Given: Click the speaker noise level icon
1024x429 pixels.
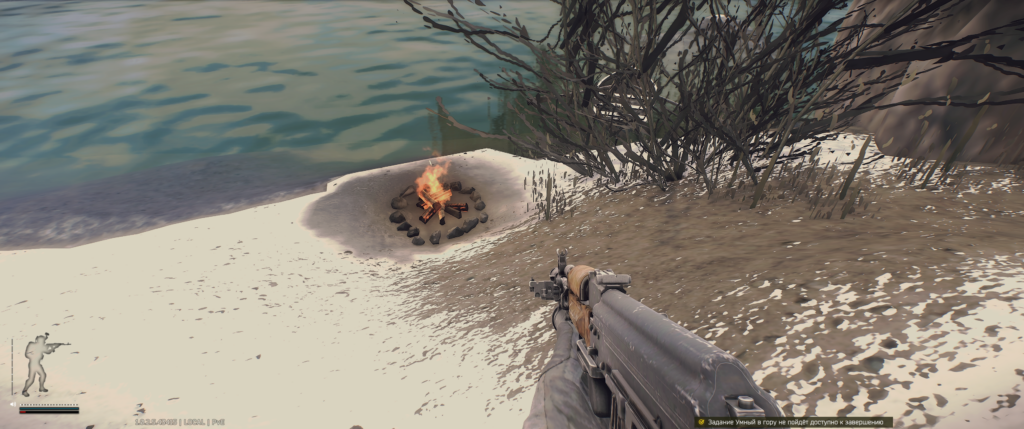Looking at the screenshot, I should [13, 405].
